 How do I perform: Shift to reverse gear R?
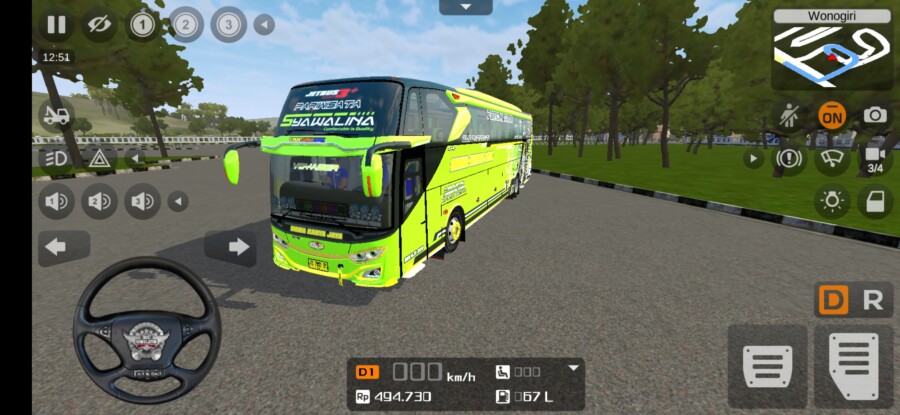coord(873,300)
